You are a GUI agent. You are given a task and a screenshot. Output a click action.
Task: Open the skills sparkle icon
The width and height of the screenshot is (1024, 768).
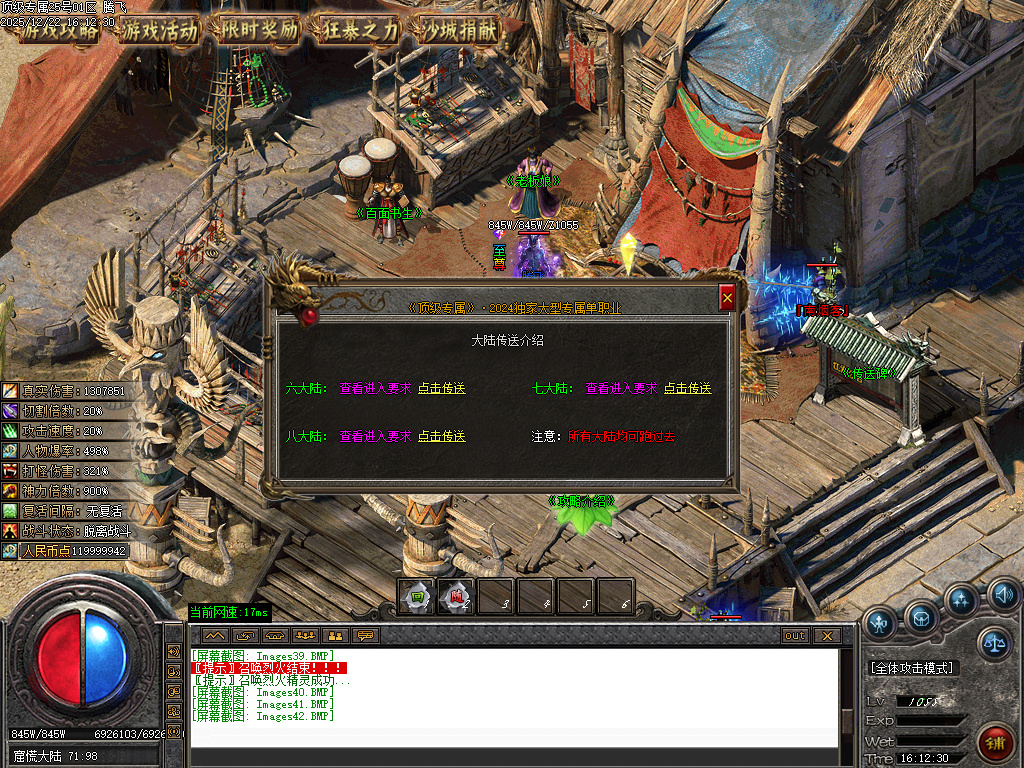click(962, 600)
